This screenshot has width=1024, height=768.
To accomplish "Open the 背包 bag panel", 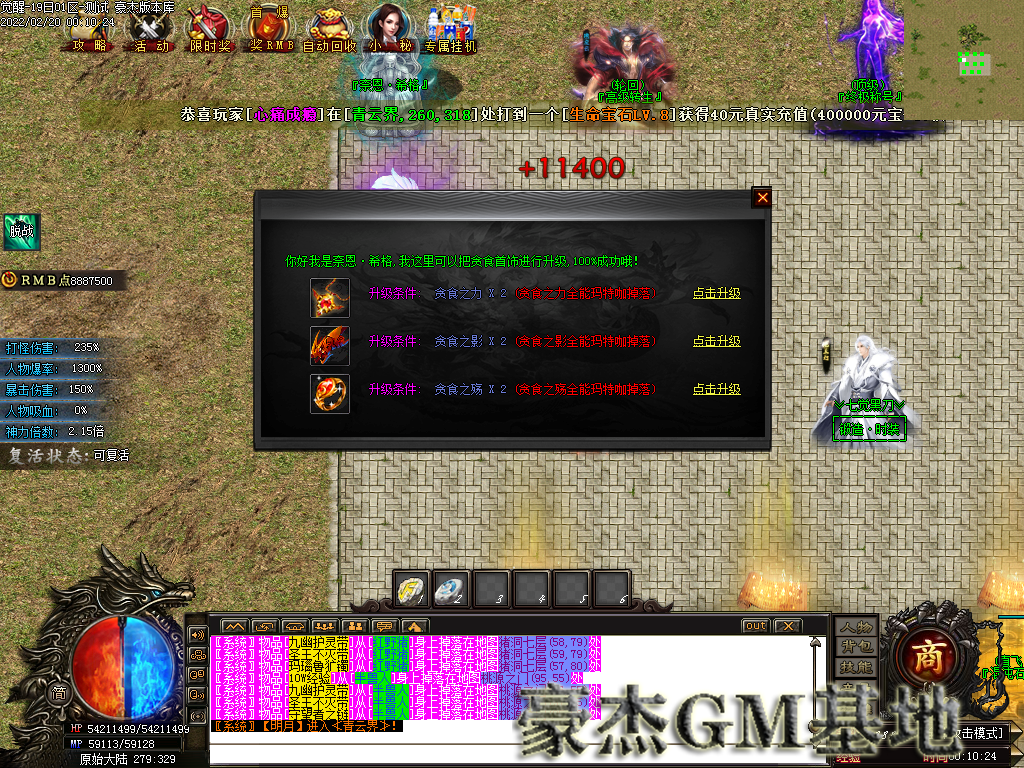I will (x=857, y=647).
